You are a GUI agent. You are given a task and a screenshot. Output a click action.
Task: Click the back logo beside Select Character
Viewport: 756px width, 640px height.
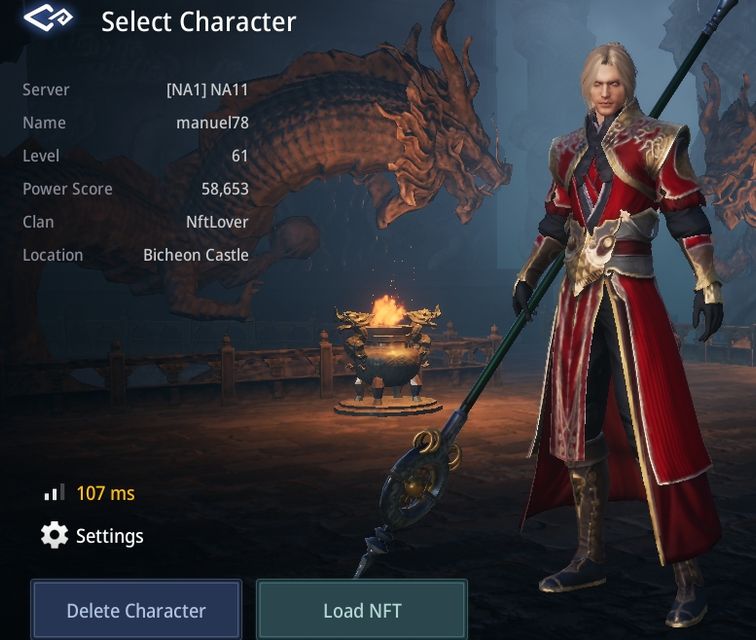click(49, 20)
